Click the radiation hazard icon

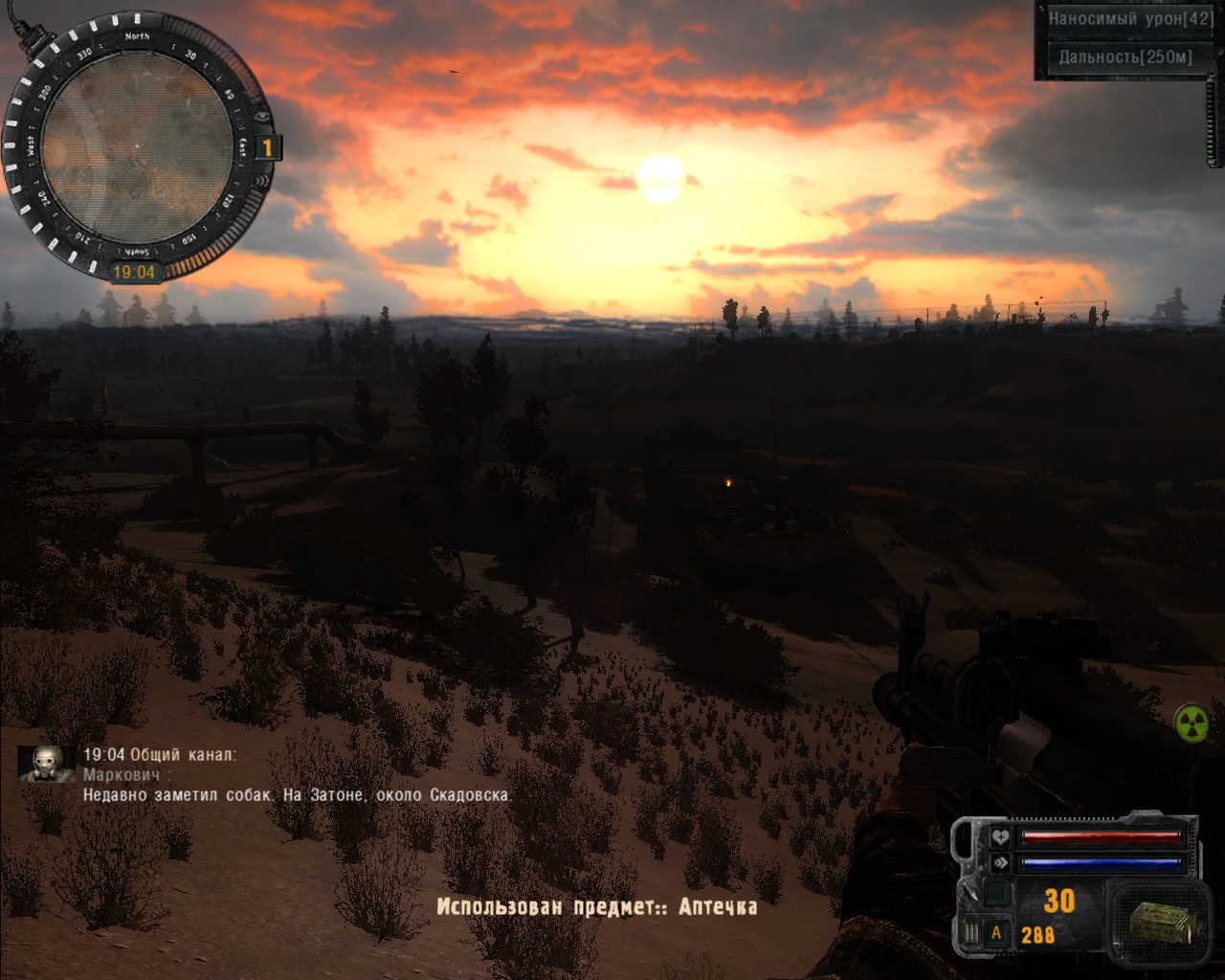pos(1192,723)
